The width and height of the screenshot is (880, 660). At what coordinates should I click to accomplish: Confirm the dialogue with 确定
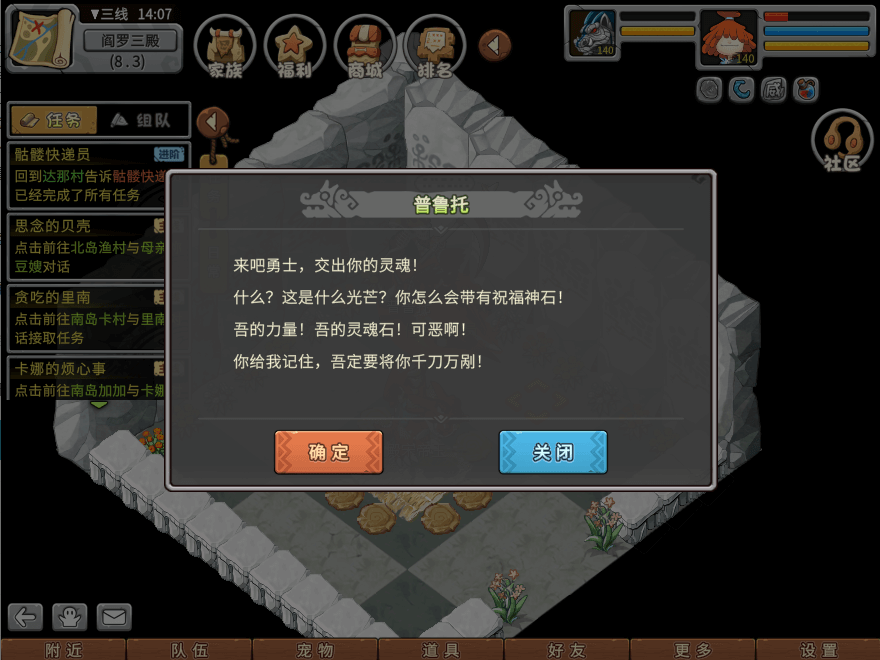pos(328,452)
